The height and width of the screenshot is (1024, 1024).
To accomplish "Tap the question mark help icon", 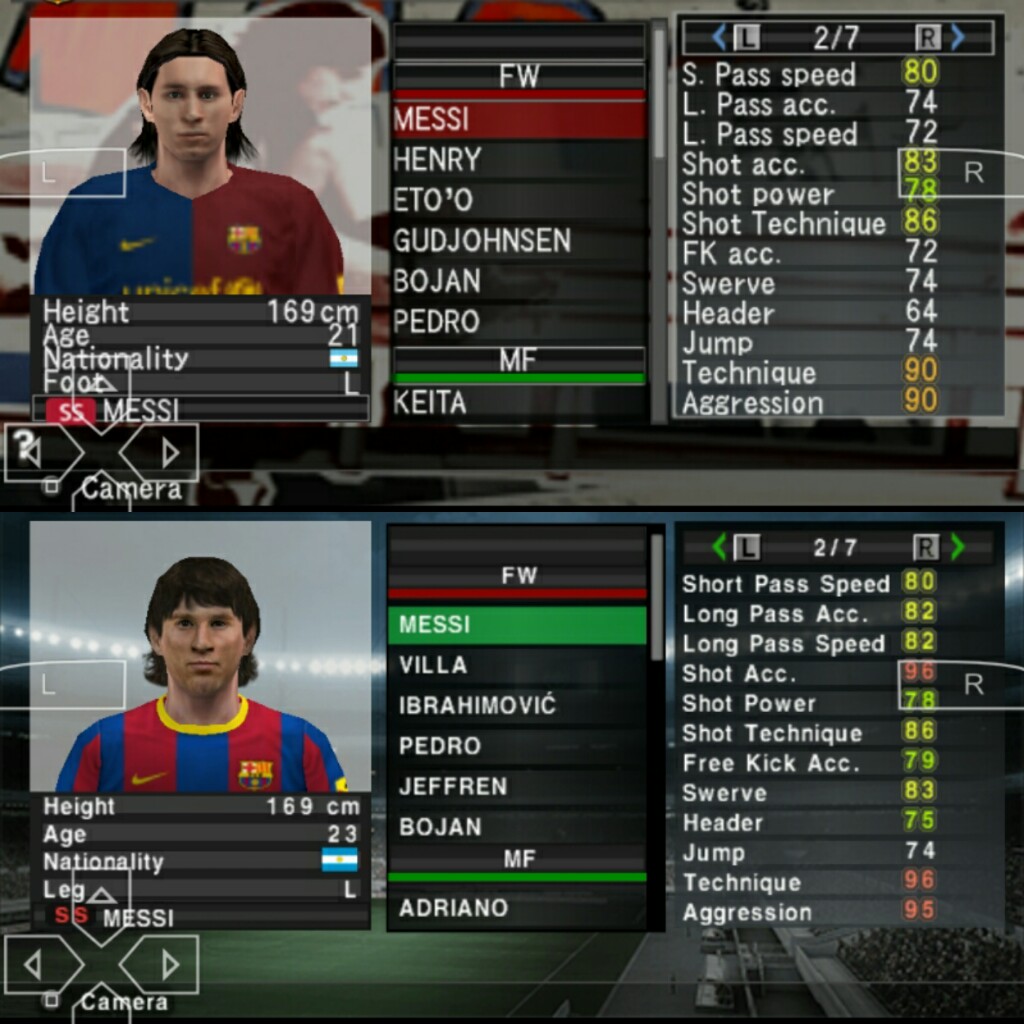I will pyautogui.click(x=25, y=442).
